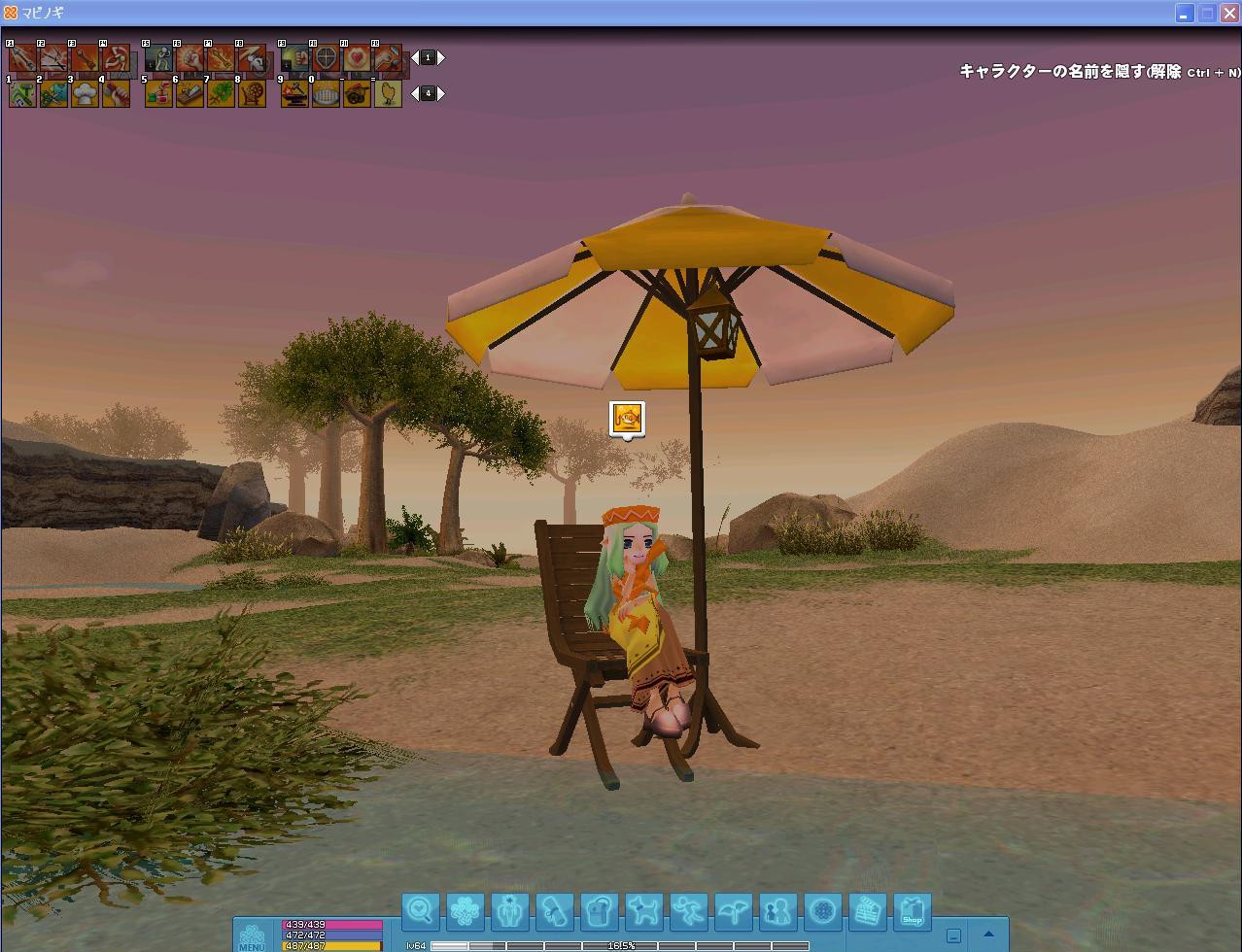Activate the anvil blacksmithing skill slot
Viewport: 1242px width, 952px height.
[295, 93]
